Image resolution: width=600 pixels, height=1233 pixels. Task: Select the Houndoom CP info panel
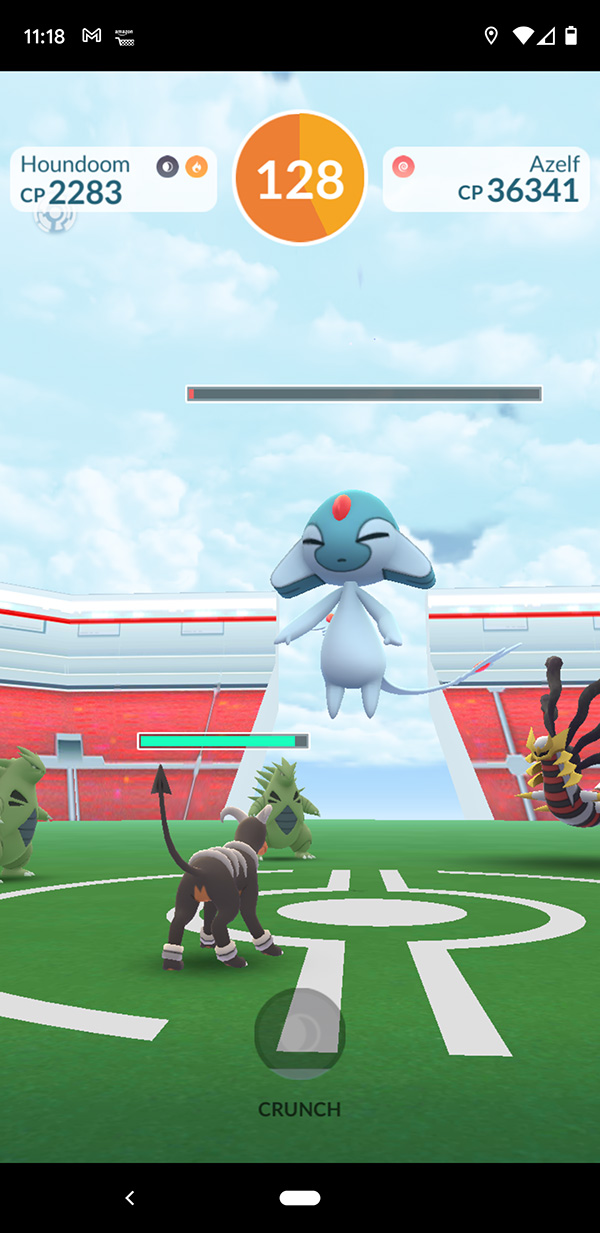point(113,180)
